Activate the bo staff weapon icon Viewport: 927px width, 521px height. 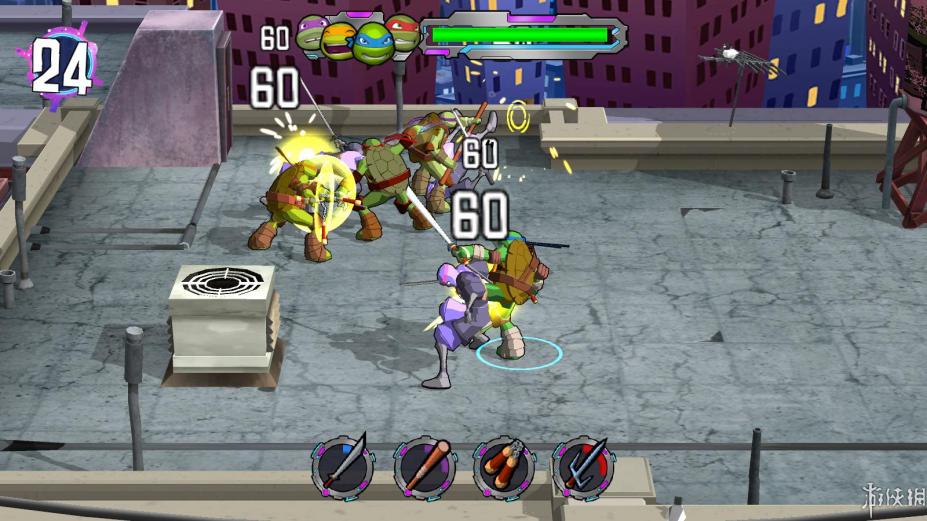423,466
